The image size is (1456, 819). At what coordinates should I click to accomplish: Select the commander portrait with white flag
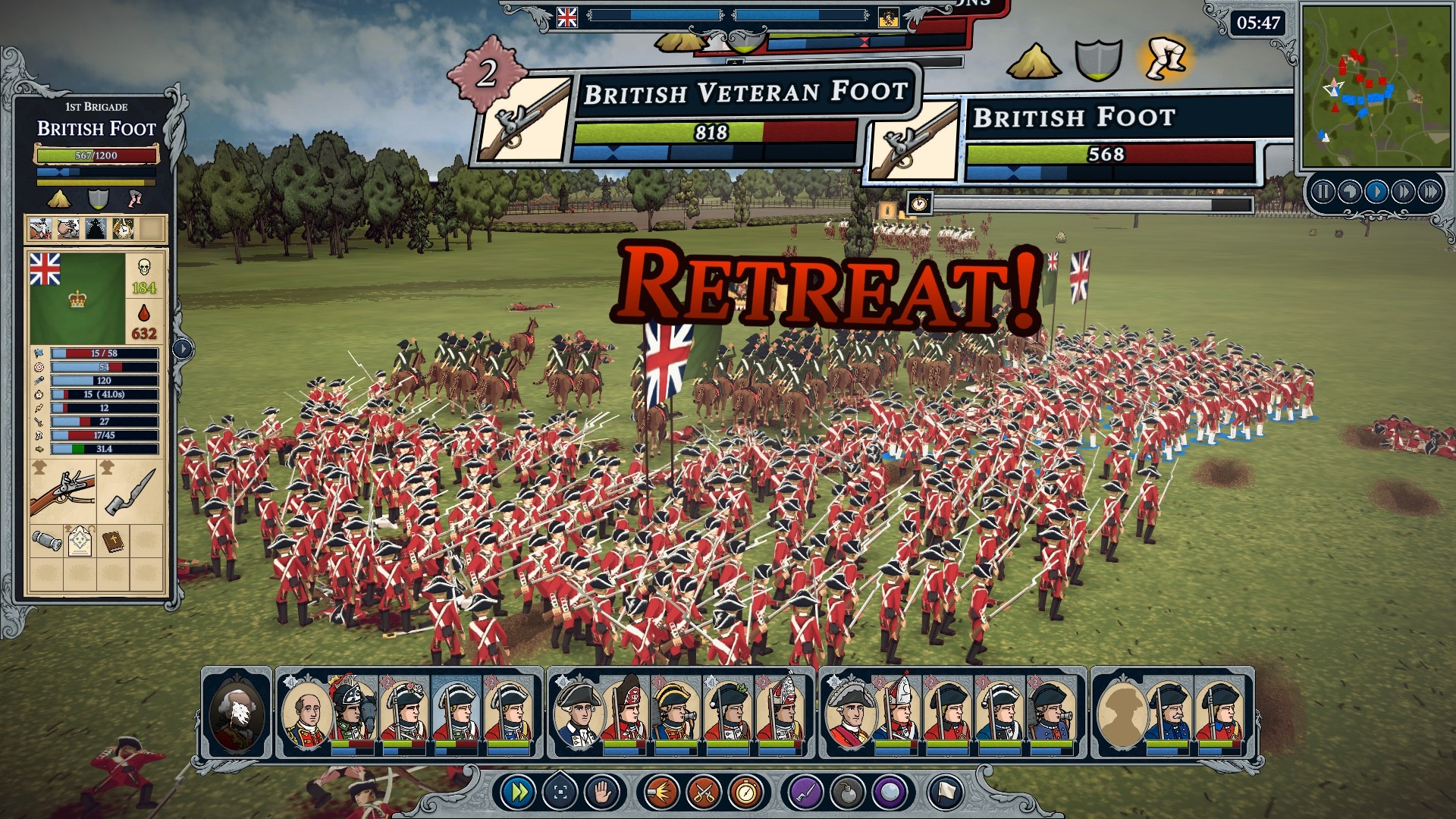(x=237, y=713)
